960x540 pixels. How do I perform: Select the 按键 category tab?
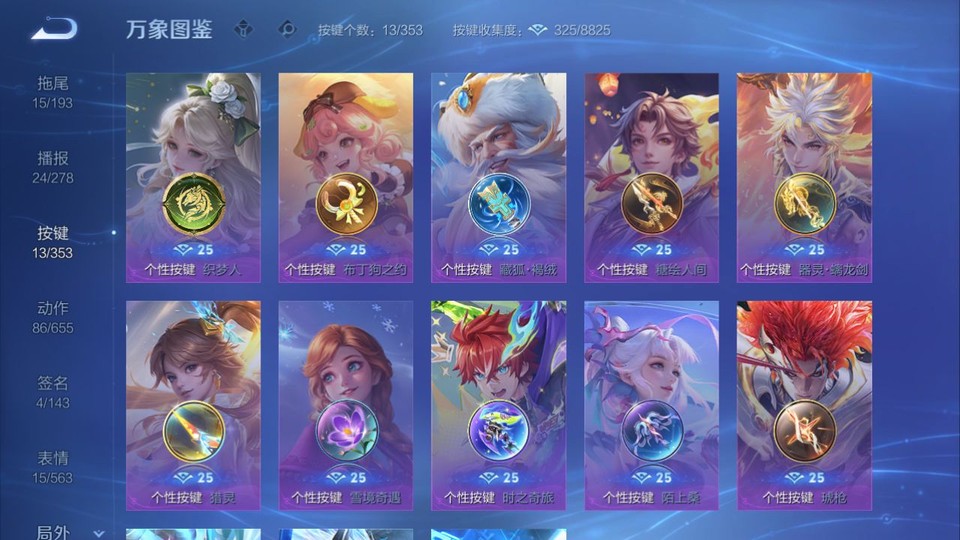tap(53, 241)
